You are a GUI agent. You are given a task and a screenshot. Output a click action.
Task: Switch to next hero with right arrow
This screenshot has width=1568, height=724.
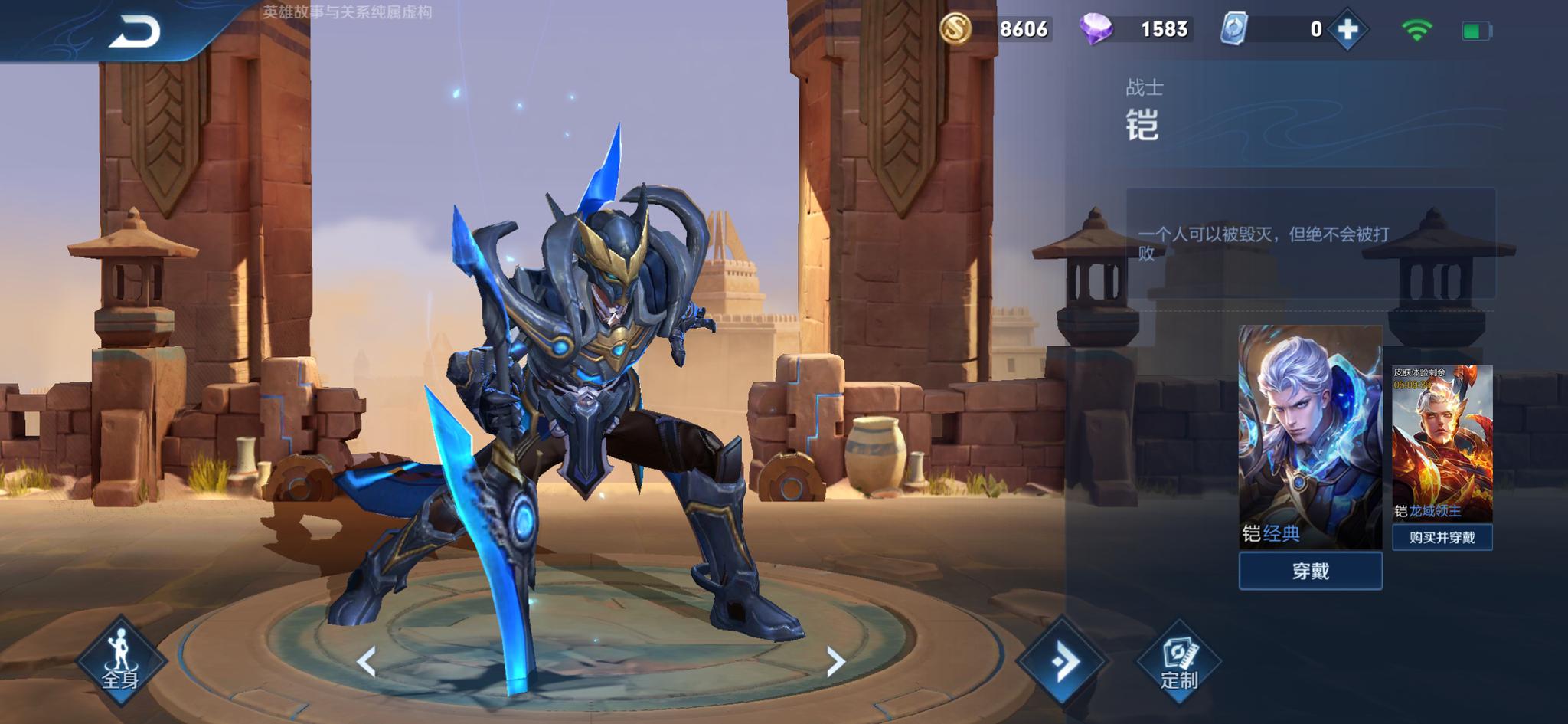[x=835, y=661]
